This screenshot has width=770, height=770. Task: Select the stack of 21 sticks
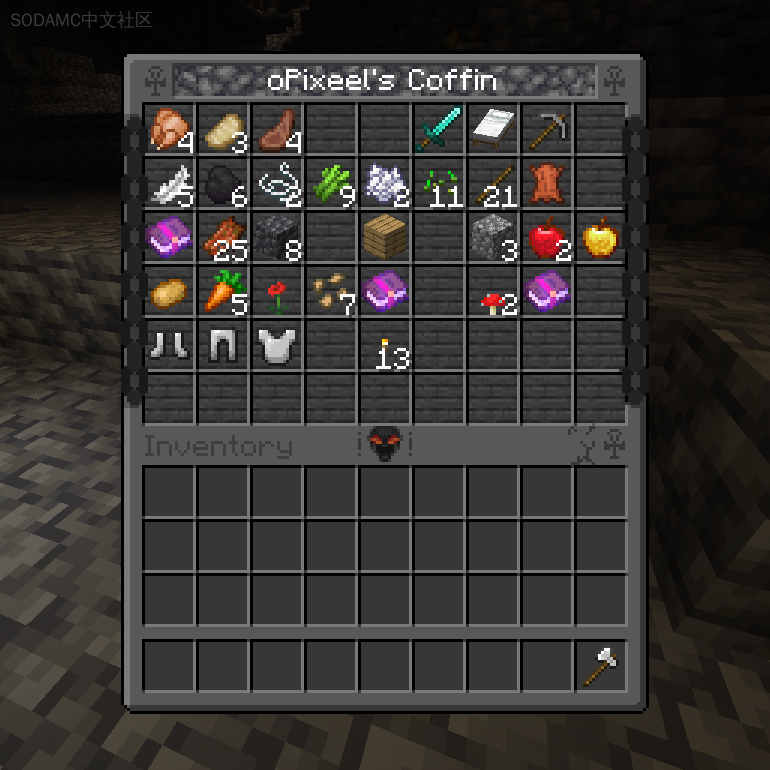point(492,183)
